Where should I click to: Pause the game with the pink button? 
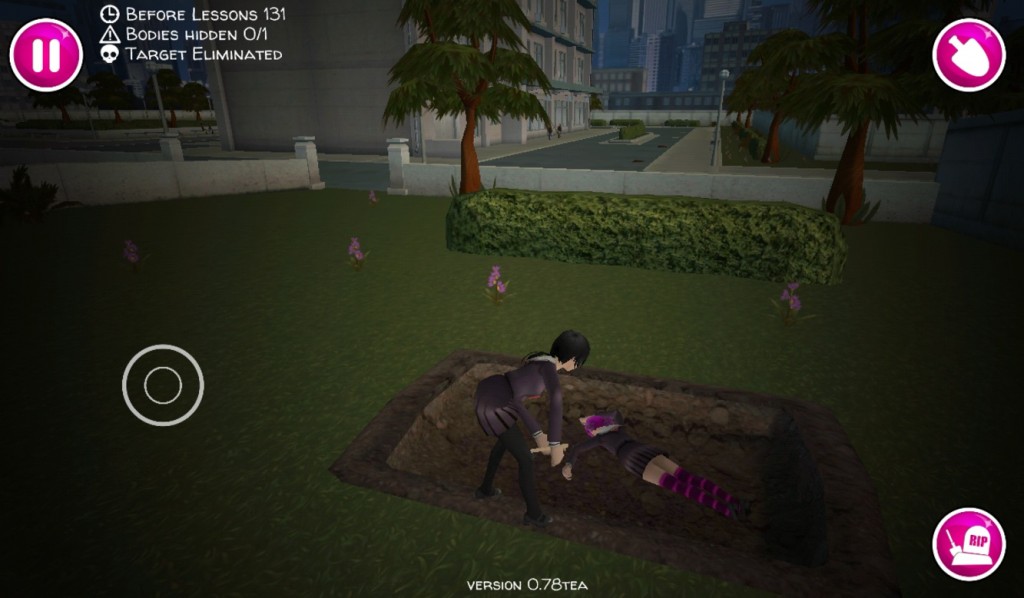click(x=46, y=55)
